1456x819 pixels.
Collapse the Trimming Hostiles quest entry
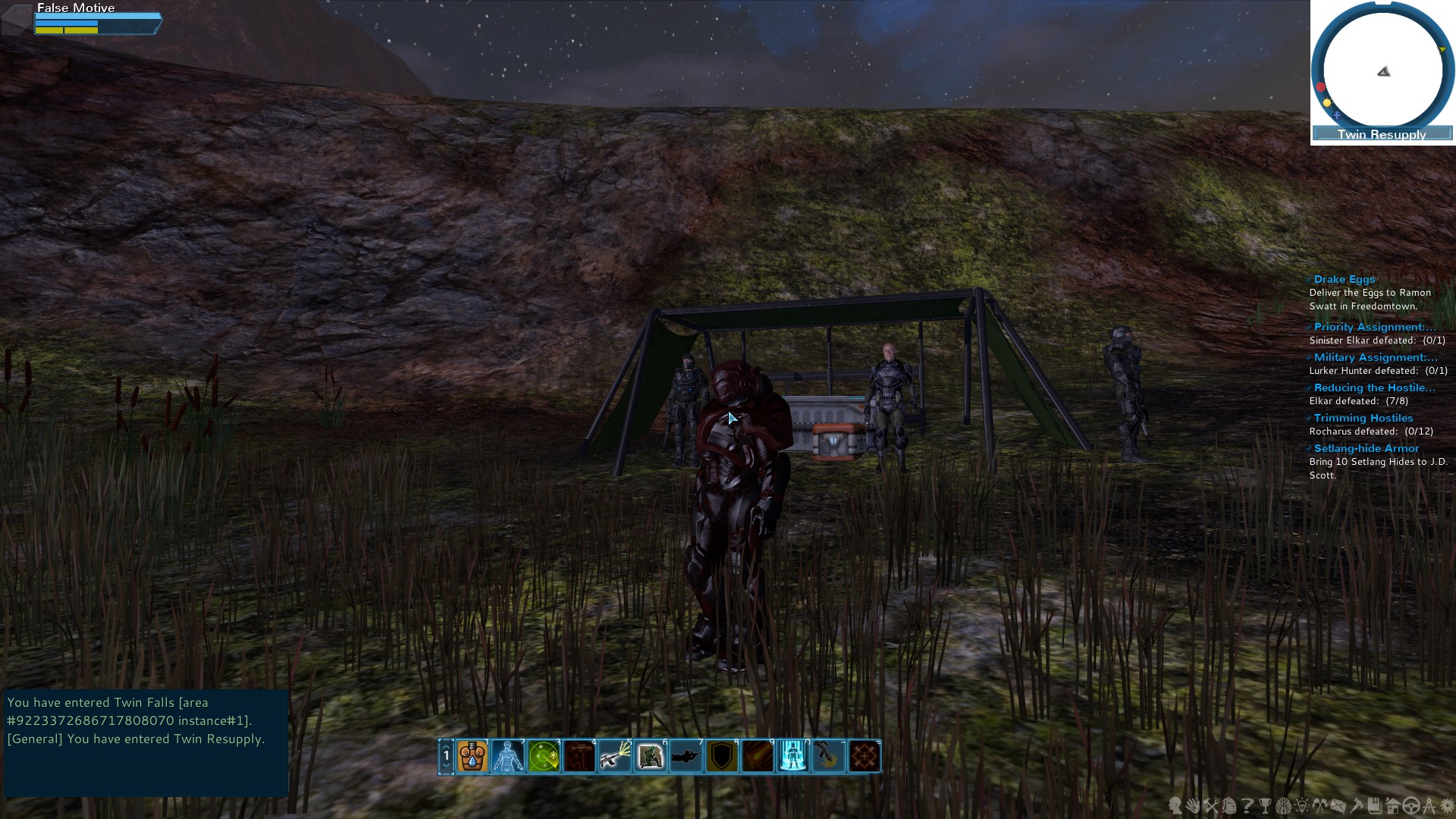[1309, 418]
